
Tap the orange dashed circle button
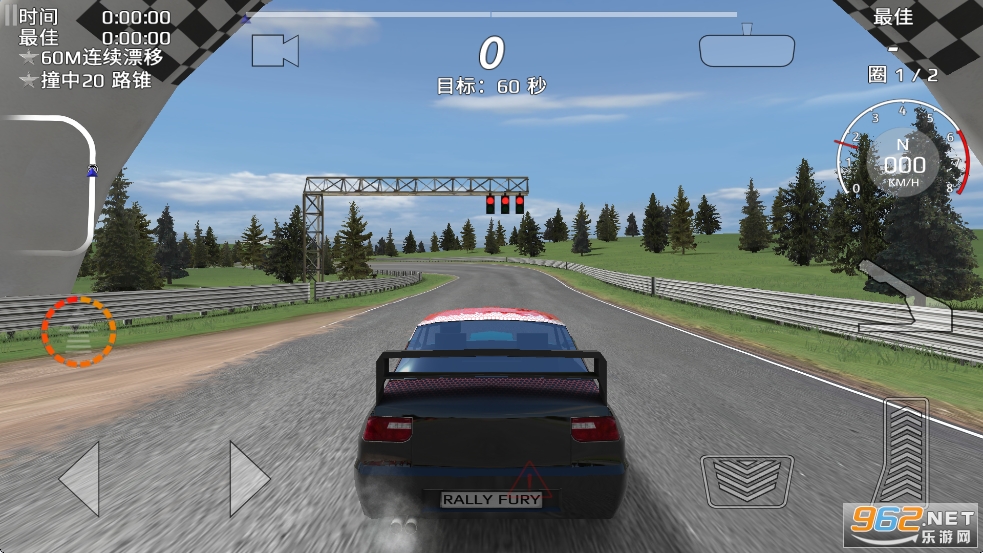pyautogui.click(x=79, y=331)
